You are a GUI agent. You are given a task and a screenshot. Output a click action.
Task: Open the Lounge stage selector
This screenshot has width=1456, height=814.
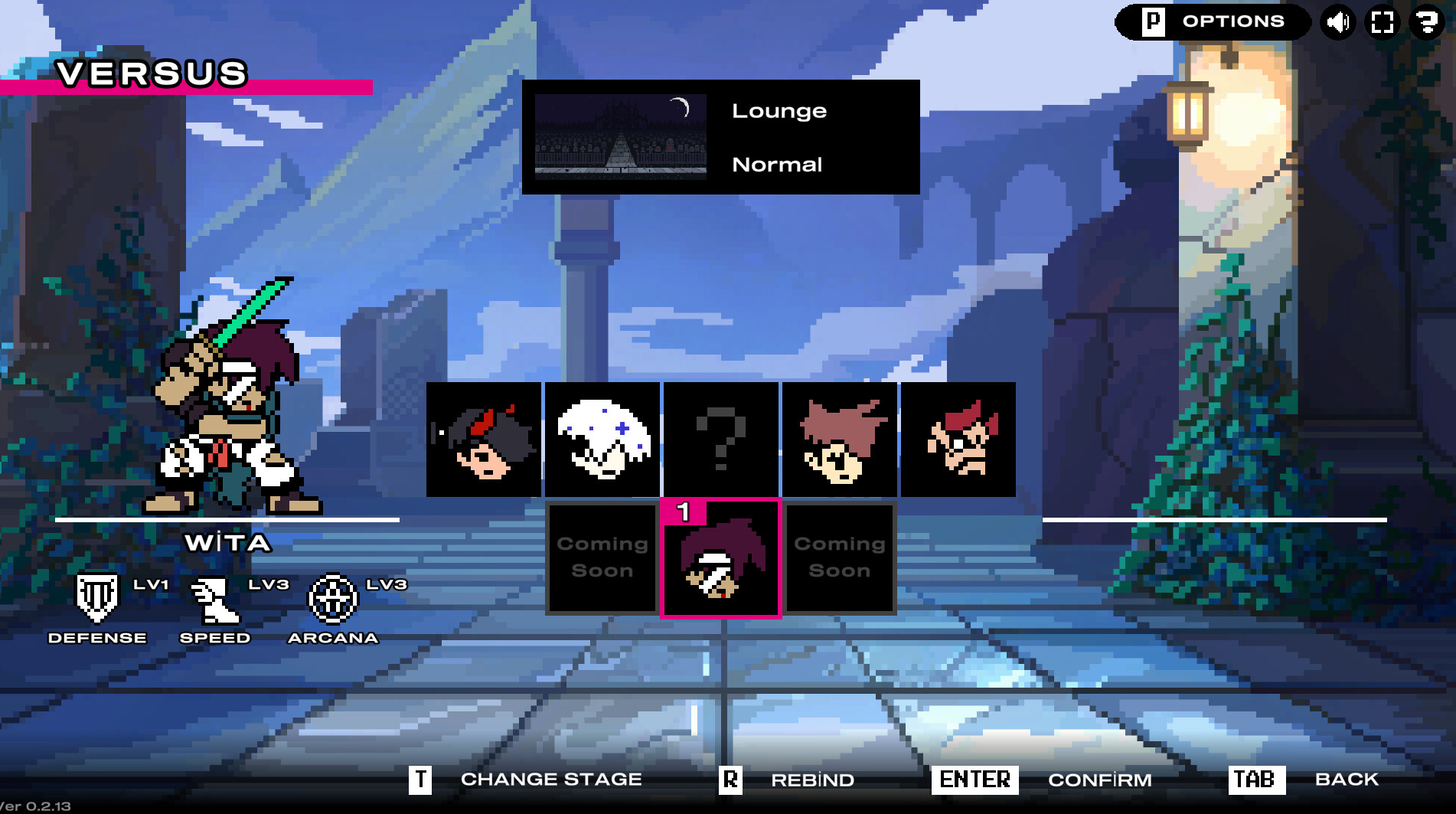point(779,110)
